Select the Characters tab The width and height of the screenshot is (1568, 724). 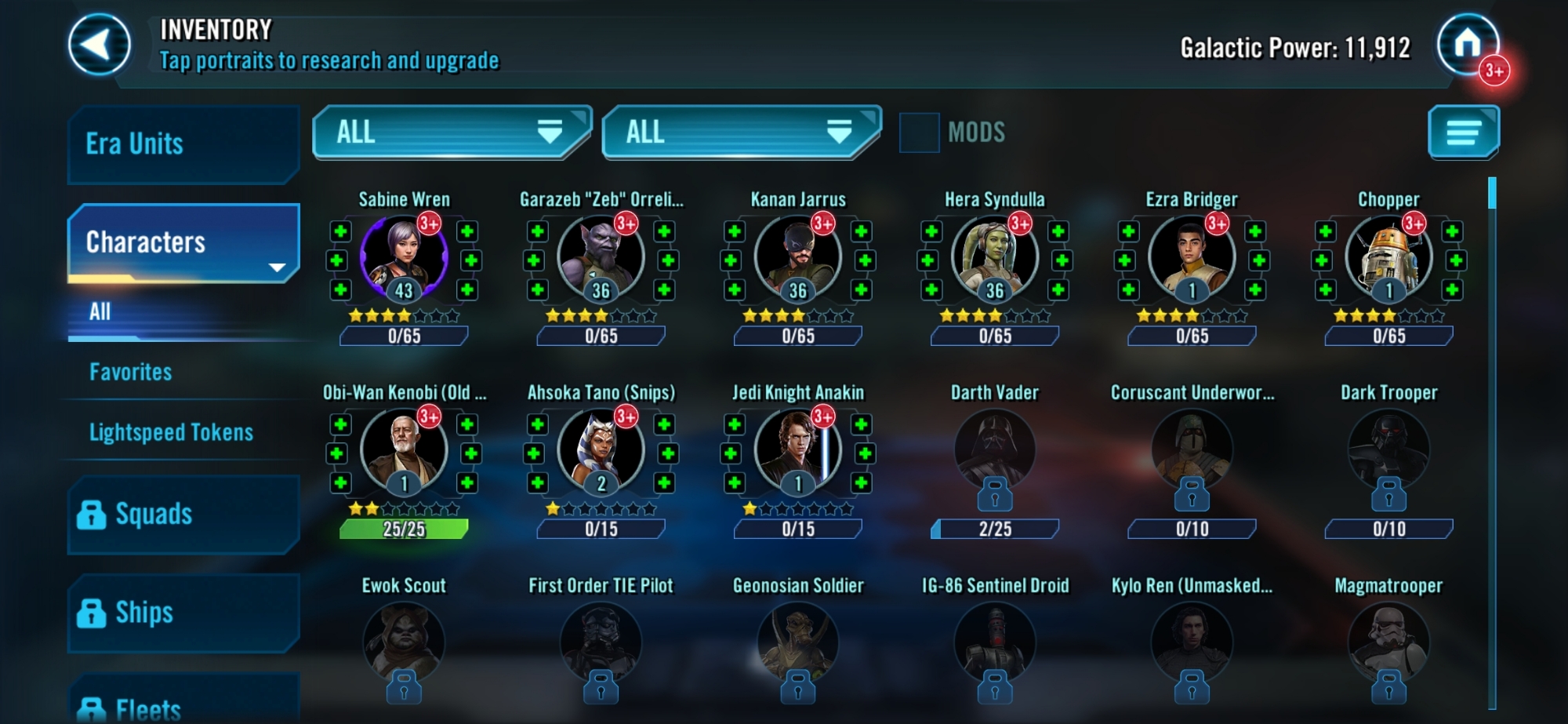click(x=183, y=242)
